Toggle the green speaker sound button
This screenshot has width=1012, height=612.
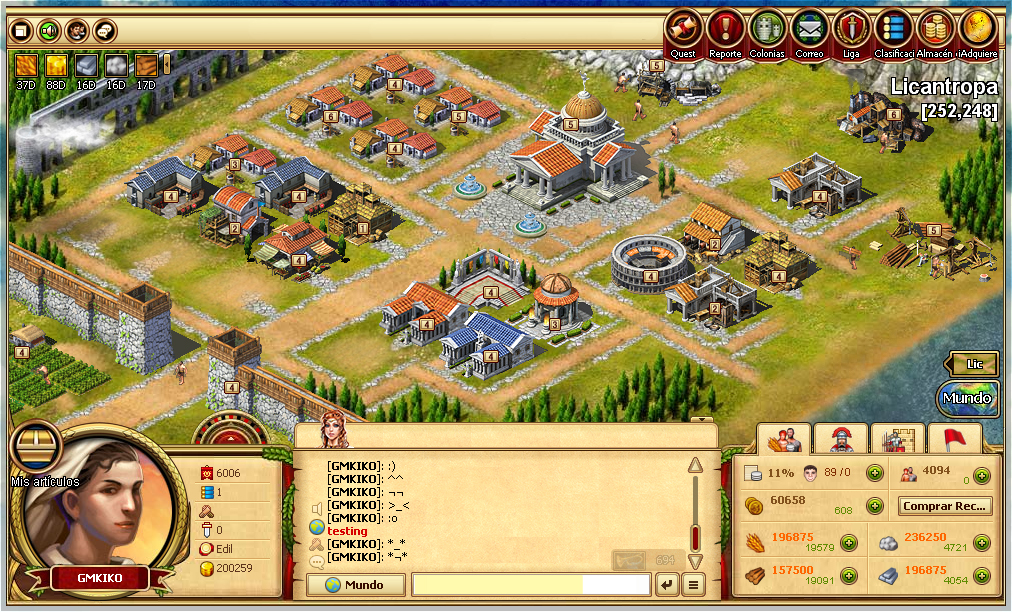point(47,31)
